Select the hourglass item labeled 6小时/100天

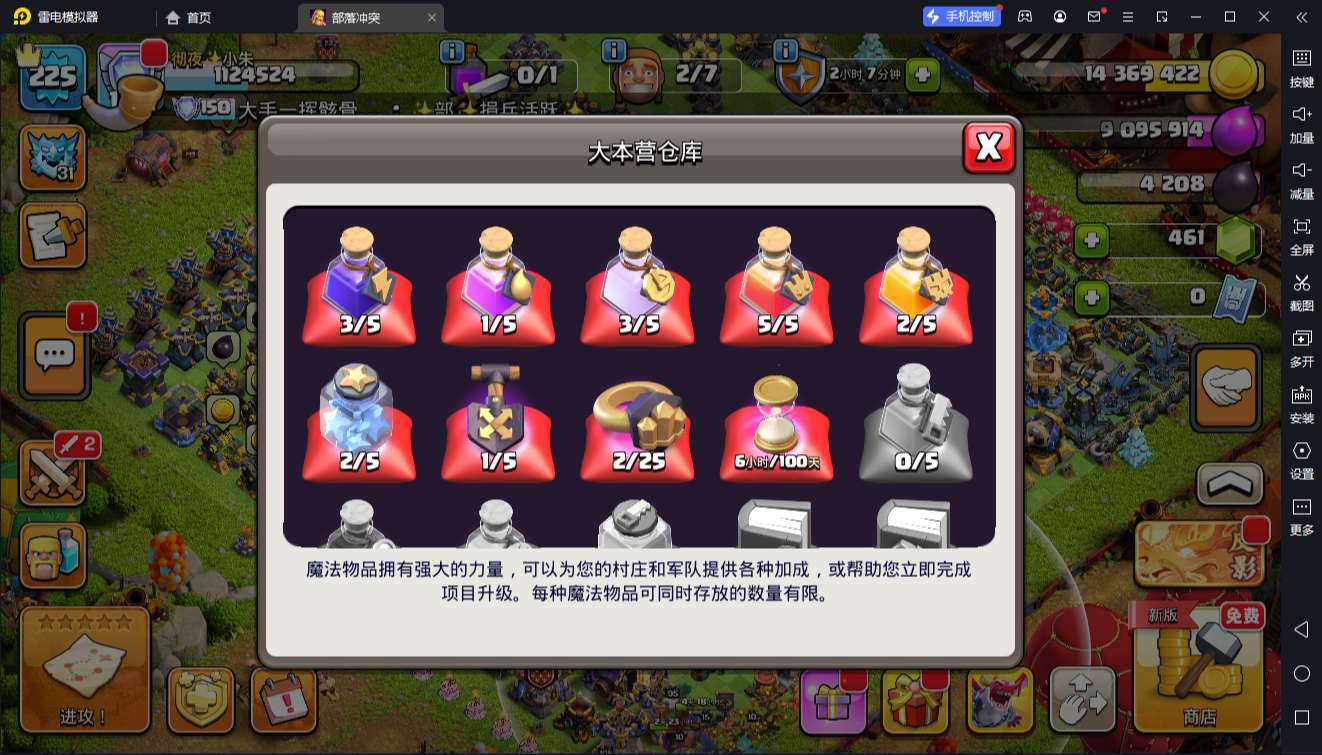point(776,420)
